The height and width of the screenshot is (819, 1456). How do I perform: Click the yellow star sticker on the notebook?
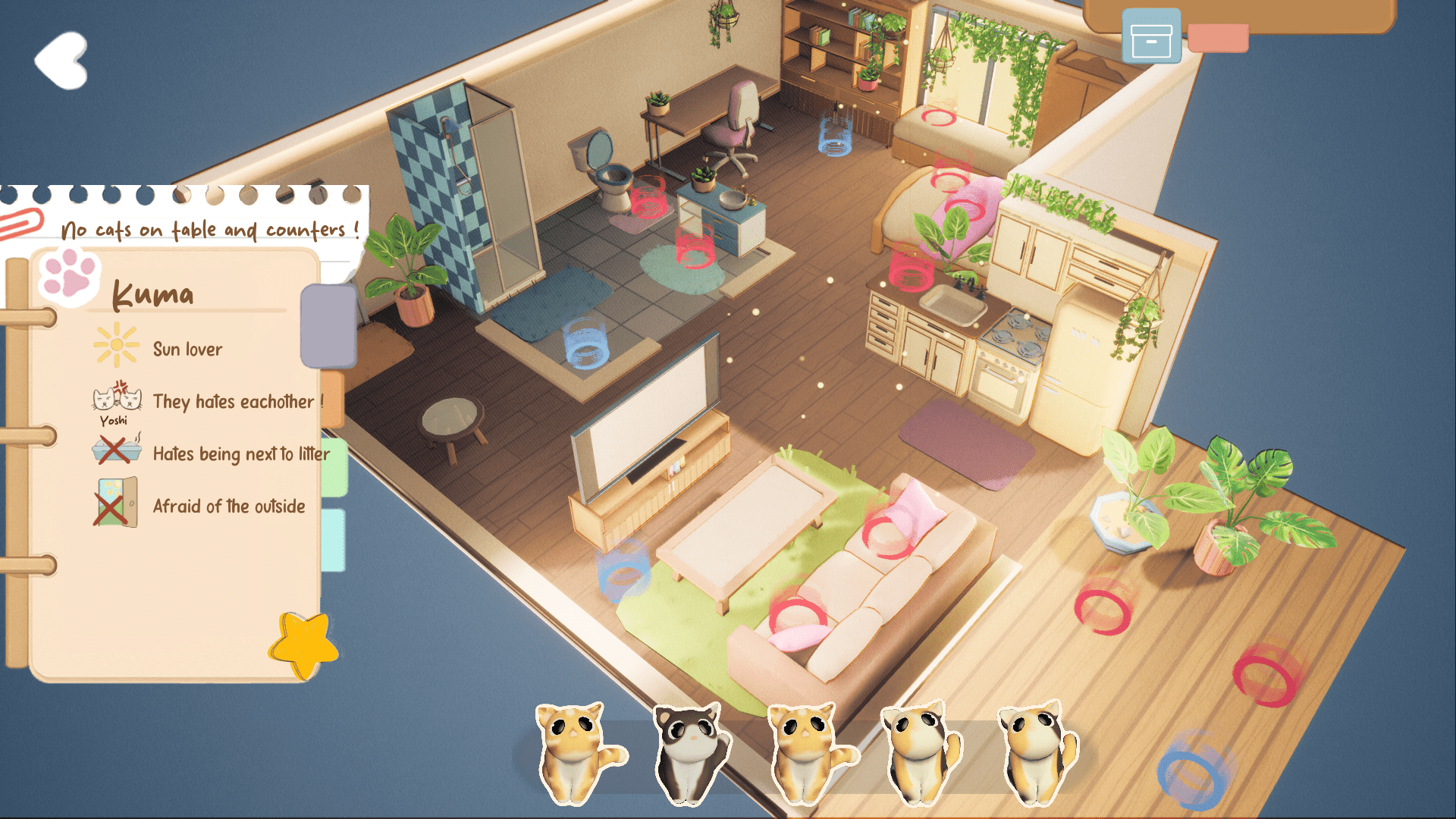[303, 645]
